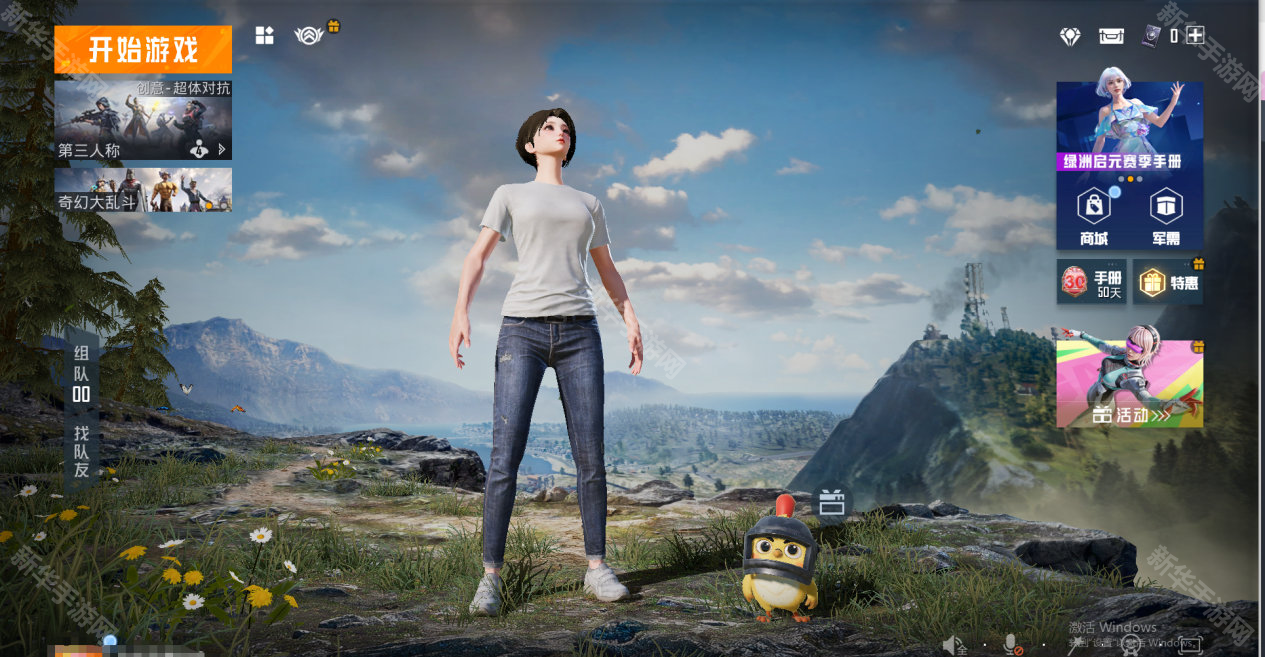Open the 第三人称 game mode selector
This screenshot has height=657, width=1265.
(x=143, y=121)
